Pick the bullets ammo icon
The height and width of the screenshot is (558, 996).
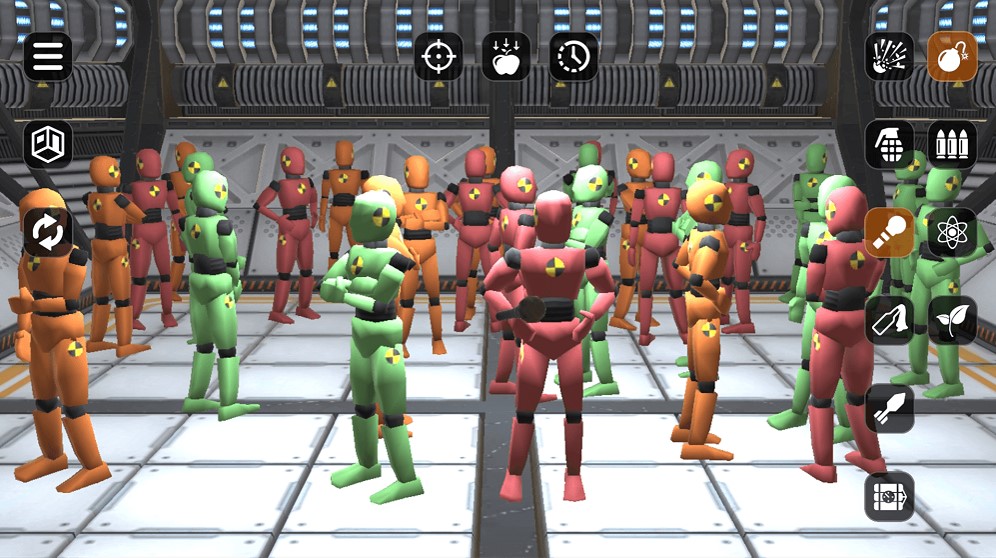[x=952, y=145]
